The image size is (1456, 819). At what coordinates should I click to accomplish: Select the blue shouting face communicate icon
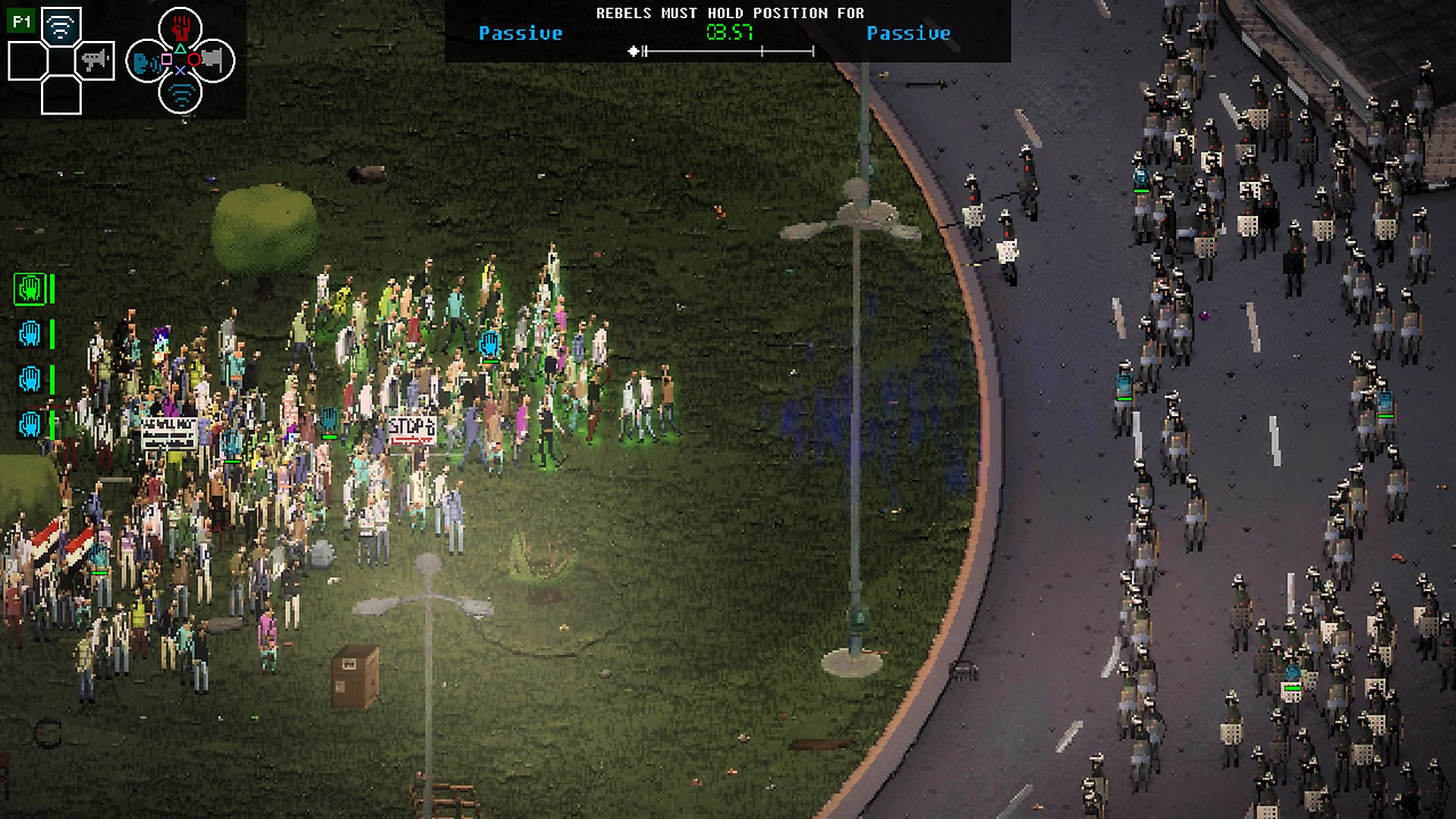click(x=143, y=63)
